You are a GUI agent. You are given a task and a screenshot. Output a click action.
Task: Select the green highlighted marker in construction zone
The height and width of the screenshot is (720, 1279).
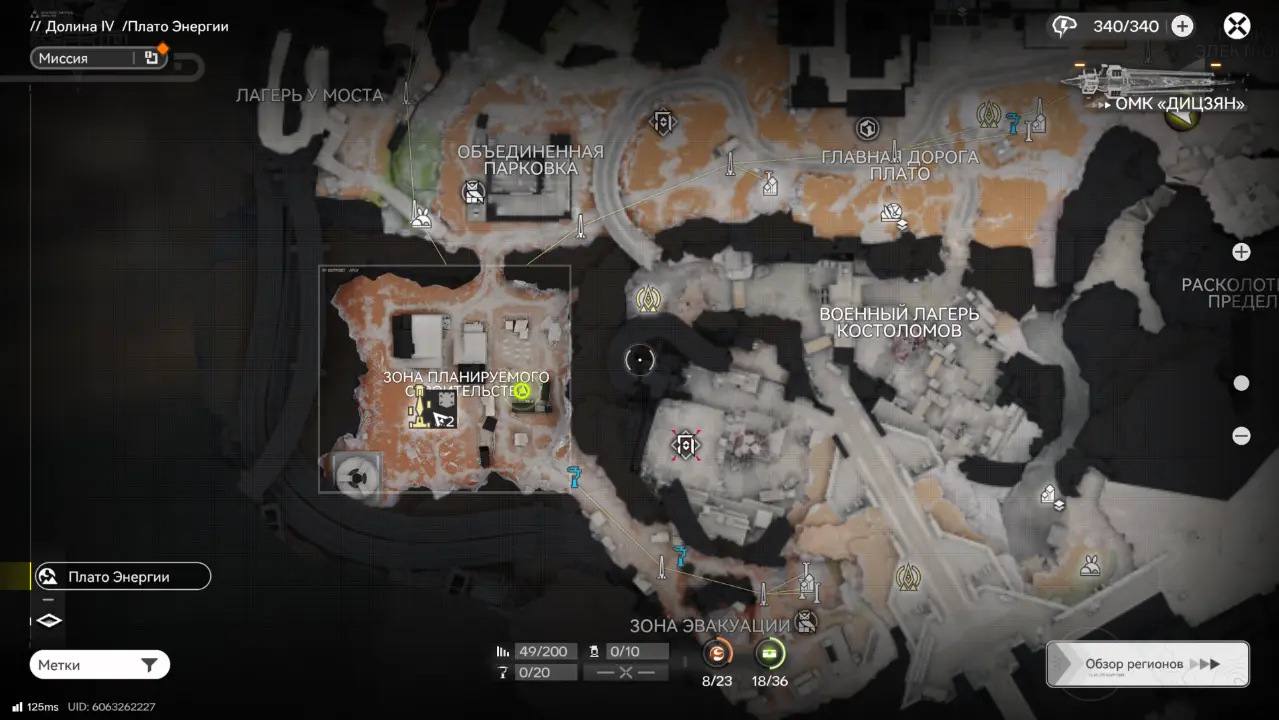[521, 391]
